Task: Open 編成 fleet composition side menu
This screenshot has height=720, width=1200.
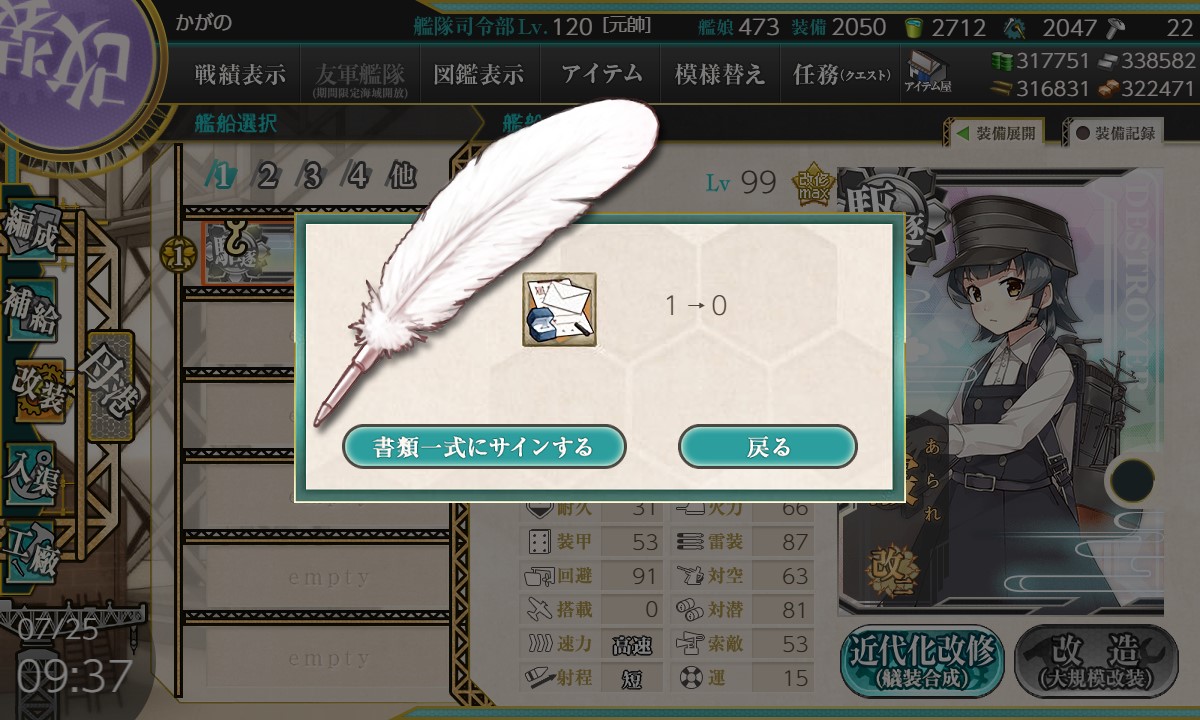Action: click(x=32, y=233)
